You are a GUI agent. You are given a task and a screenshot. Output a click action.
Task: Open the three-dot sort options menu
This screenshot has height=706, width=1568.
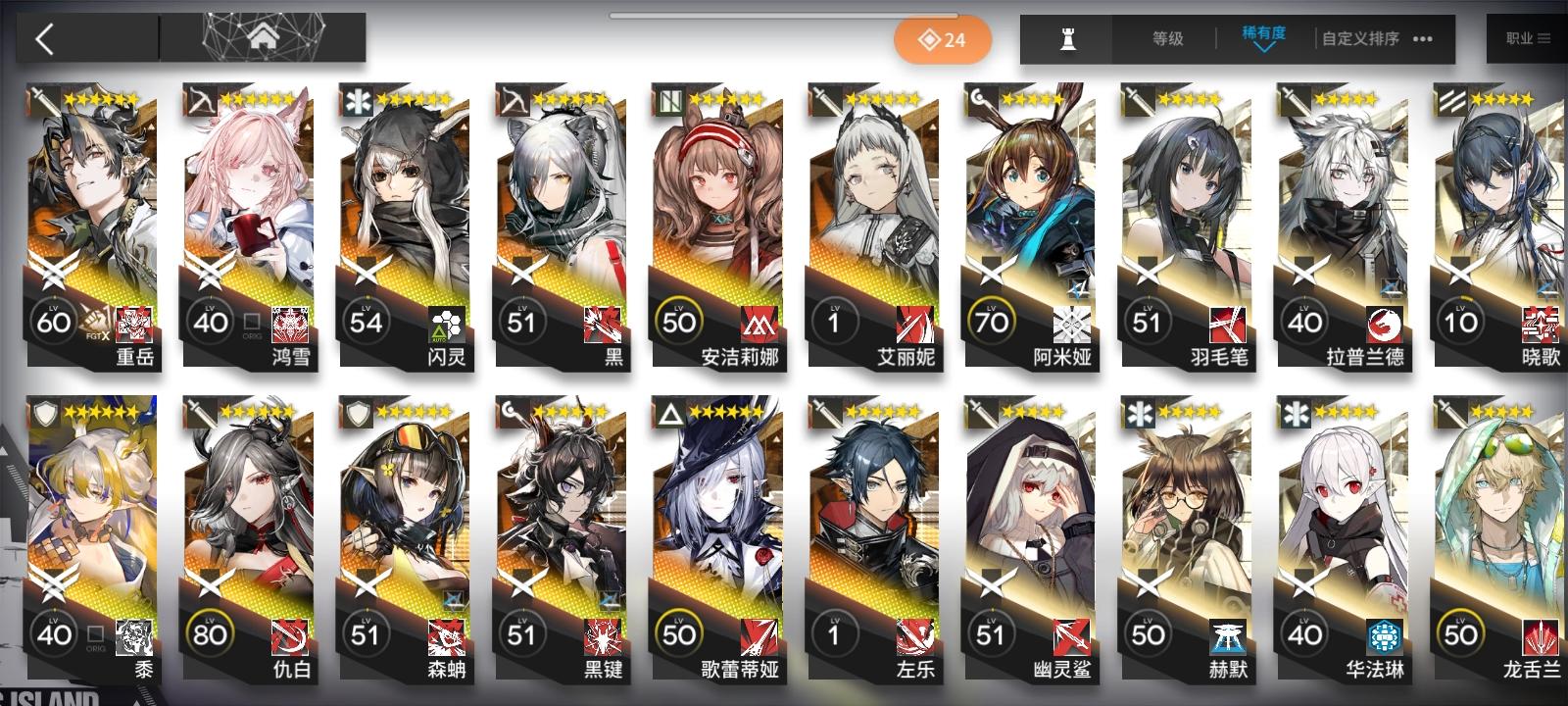1423,39
